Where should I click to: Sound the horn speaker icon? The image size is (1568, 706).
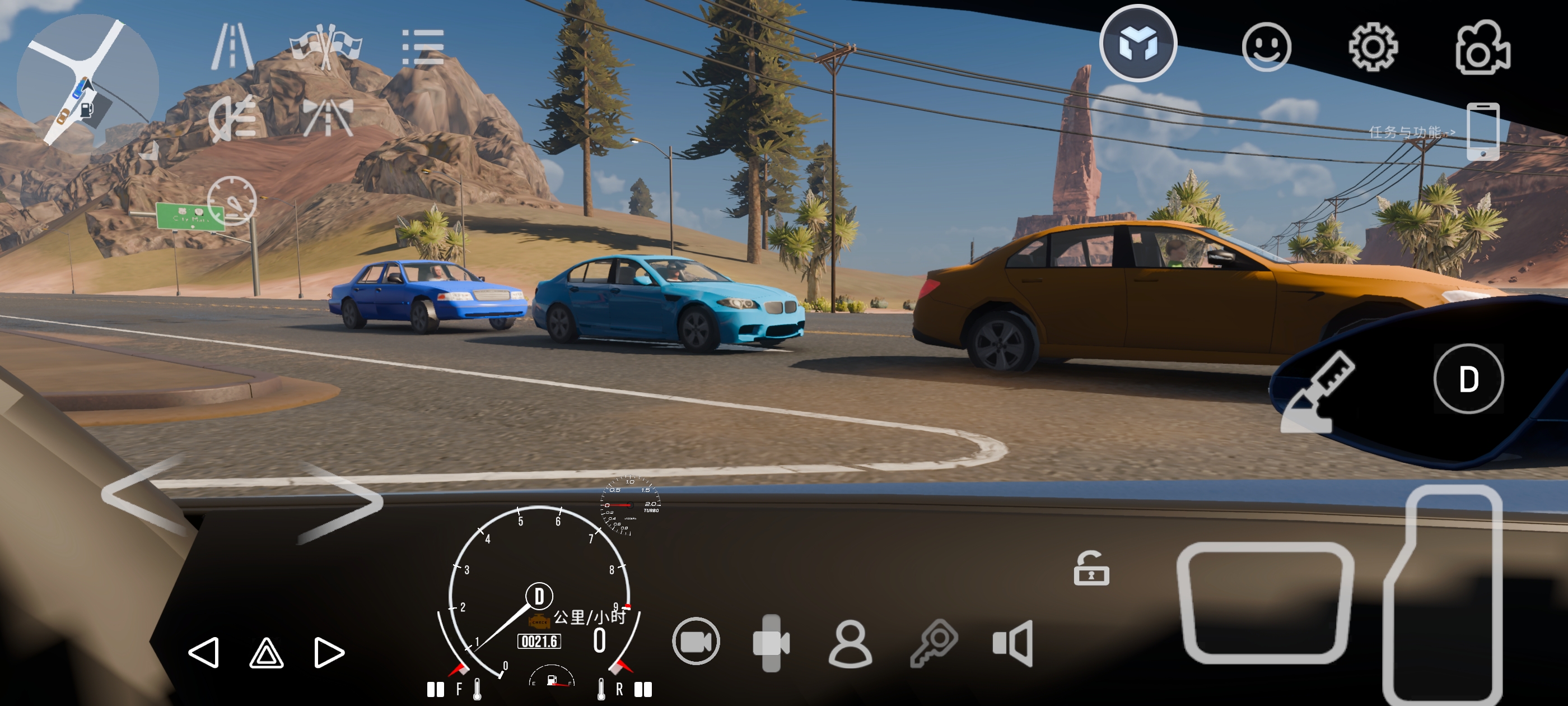pyautogui.click(x=1013, y=643)
